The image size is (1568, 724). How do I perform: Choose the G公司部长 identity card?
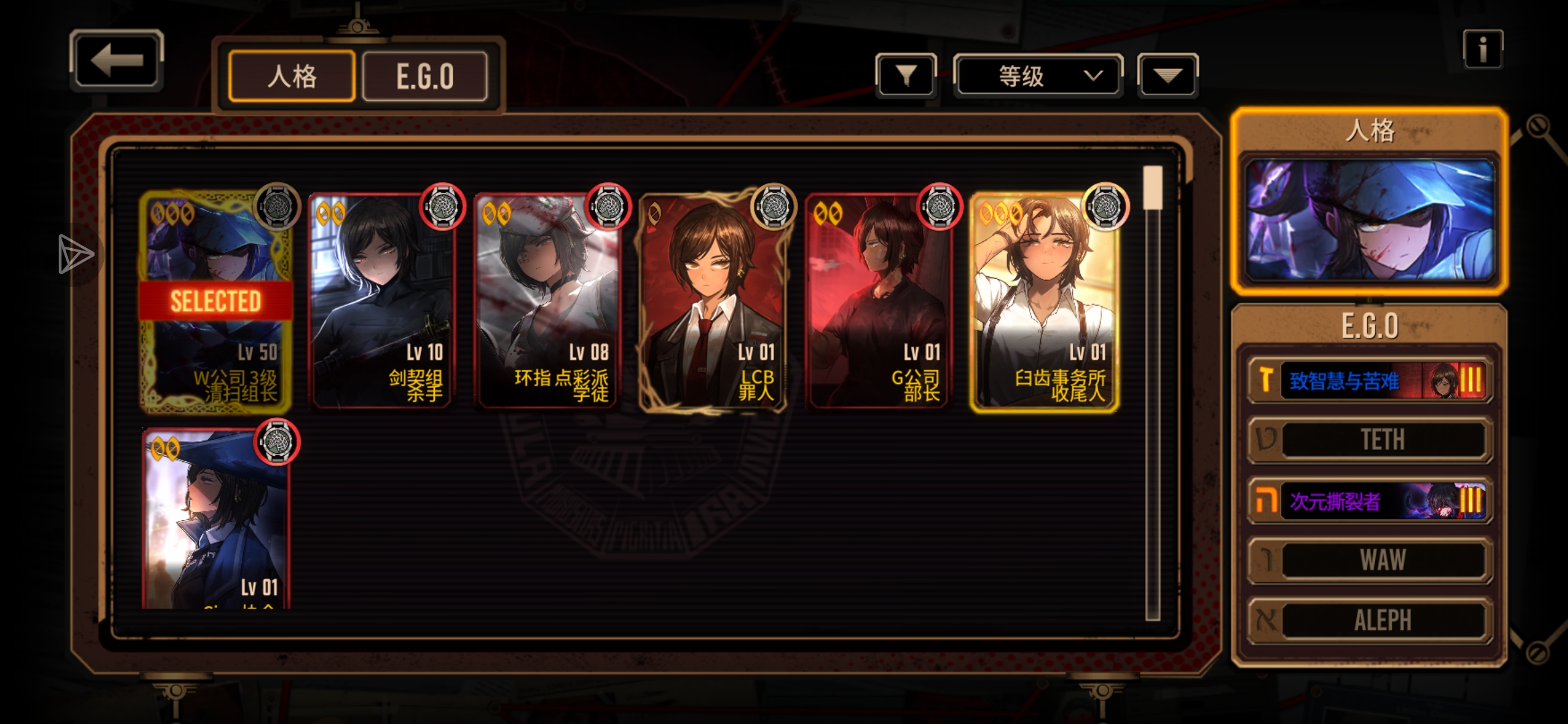879,302
